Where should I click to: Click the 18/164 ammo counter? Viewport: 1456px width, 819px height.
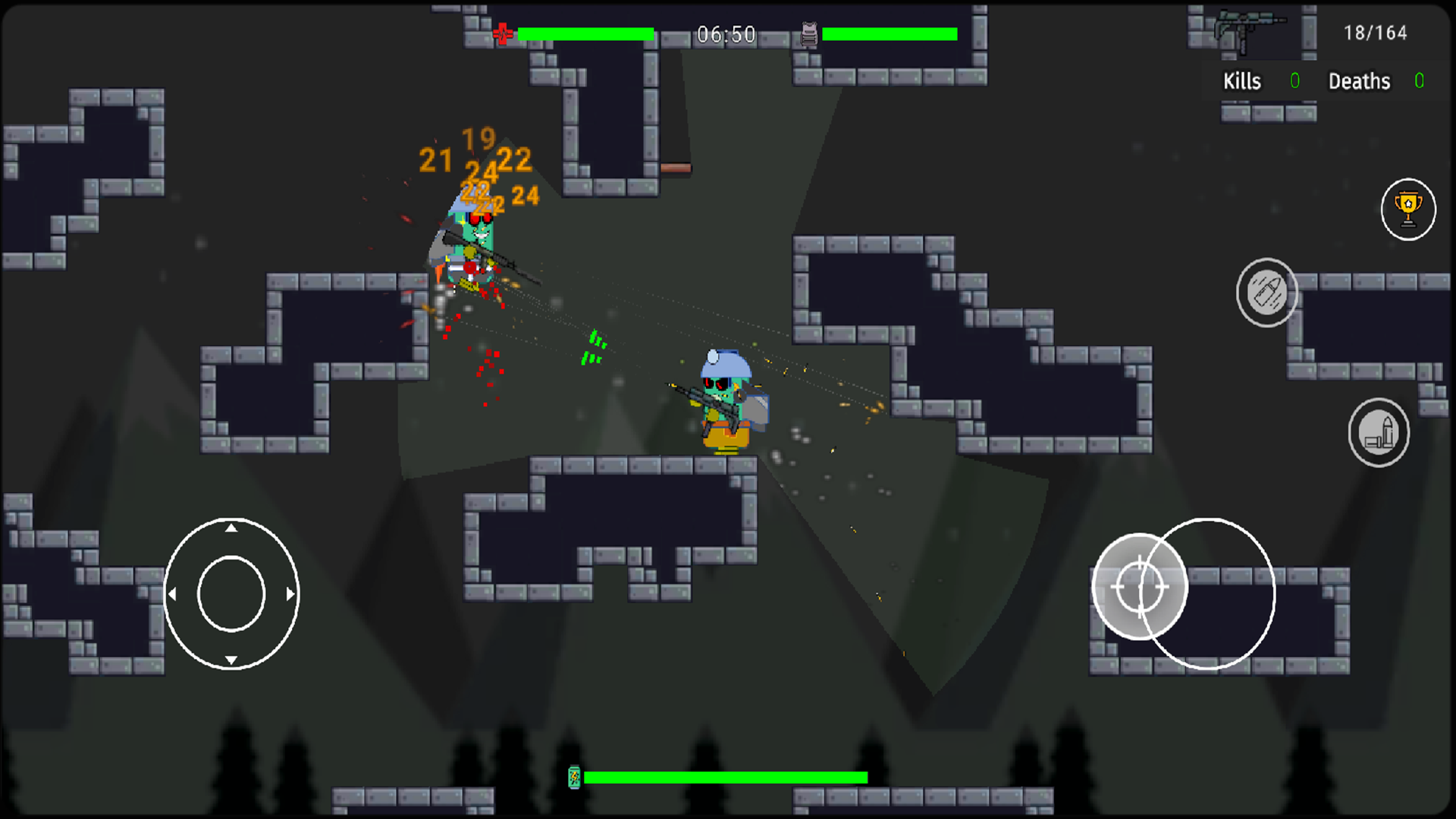tap(1375, 33)
